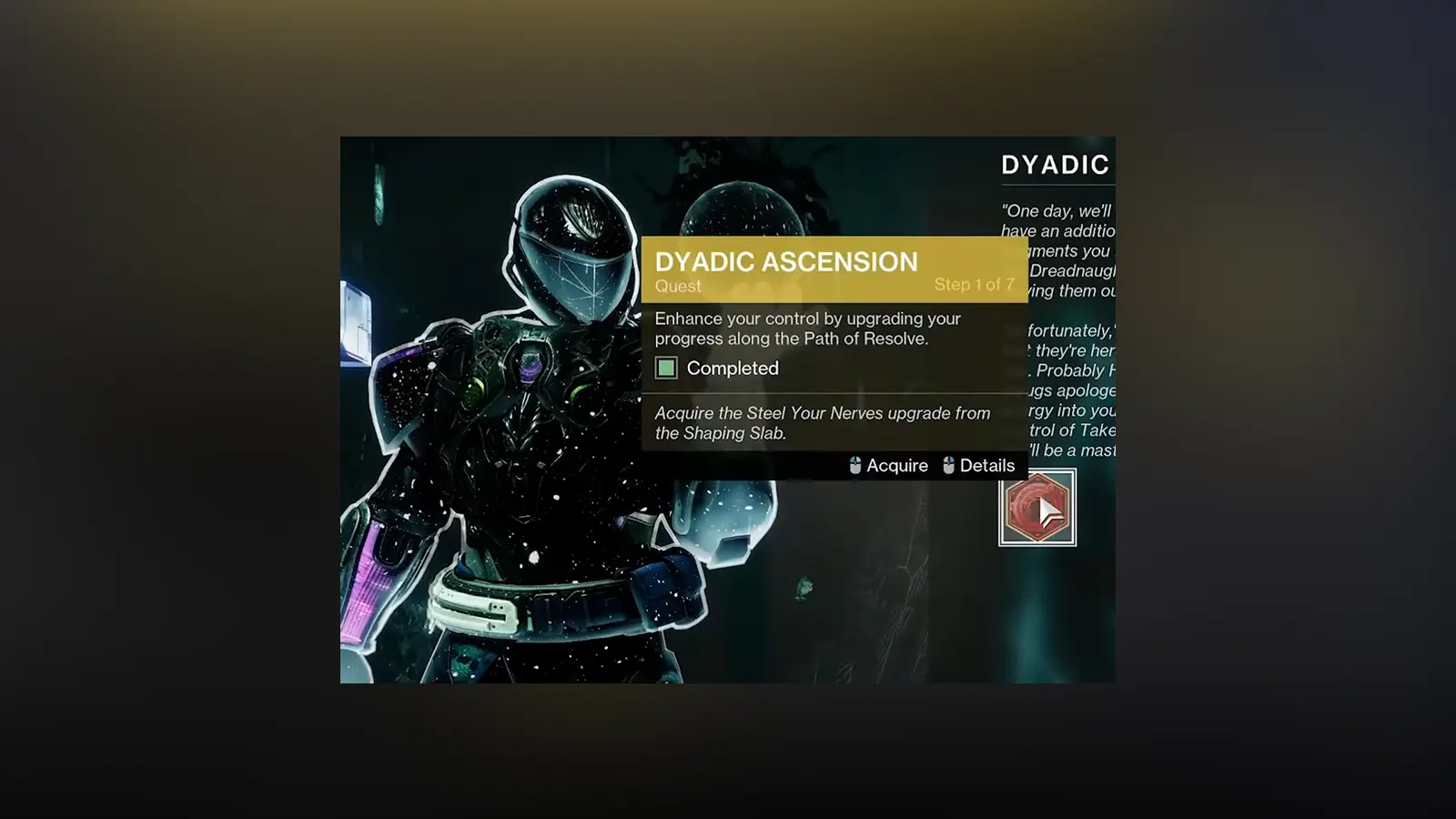Viewport: 1456px width, 819px height.
Task: Click the Quest type label under the title
Action: [x=677, y=287]
